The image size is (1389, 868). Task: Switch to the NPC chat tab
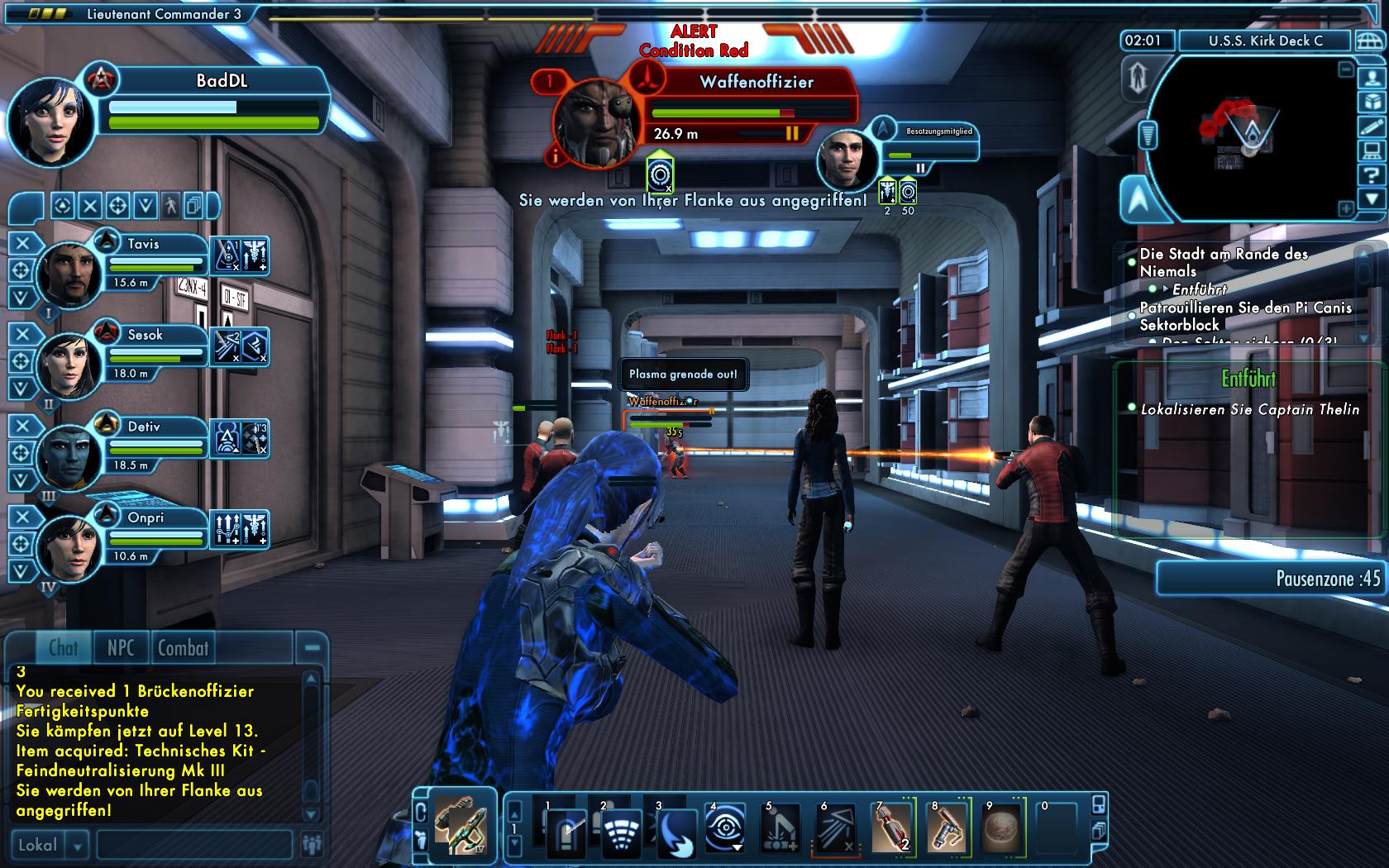(120, 648)
